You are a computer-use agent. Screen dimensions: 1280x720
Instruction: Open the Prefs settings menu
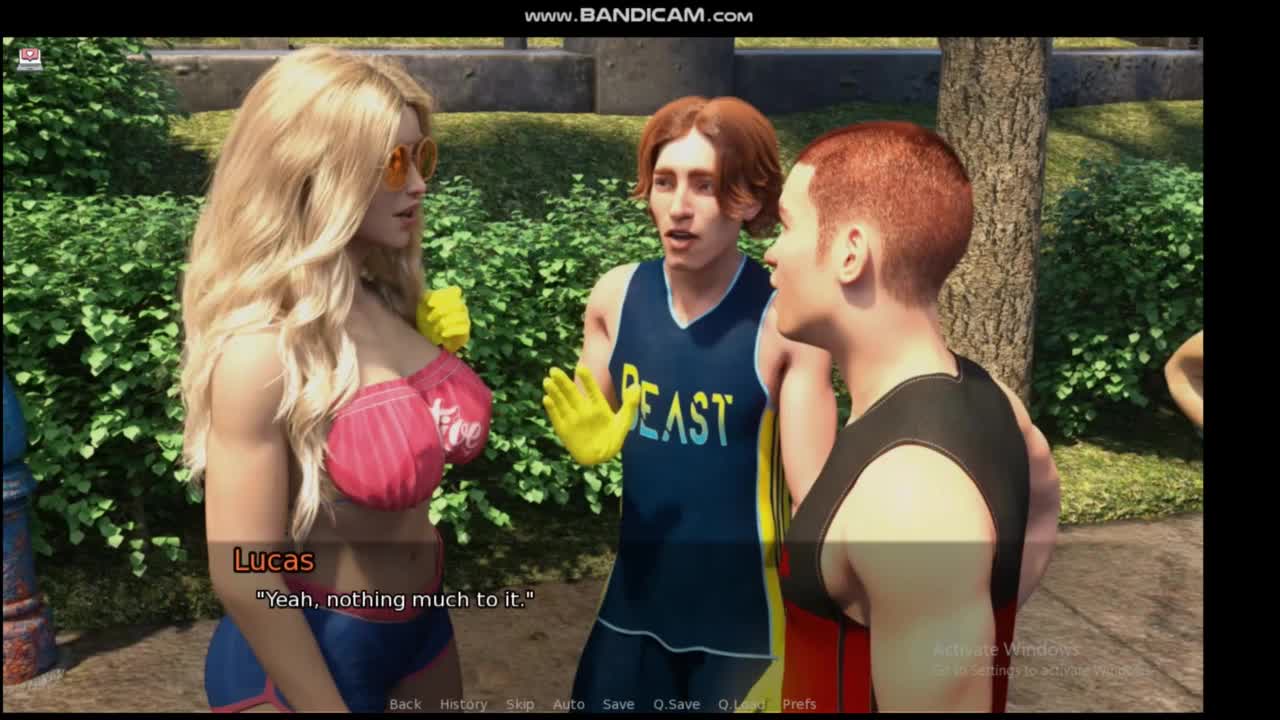click(799, 704)
